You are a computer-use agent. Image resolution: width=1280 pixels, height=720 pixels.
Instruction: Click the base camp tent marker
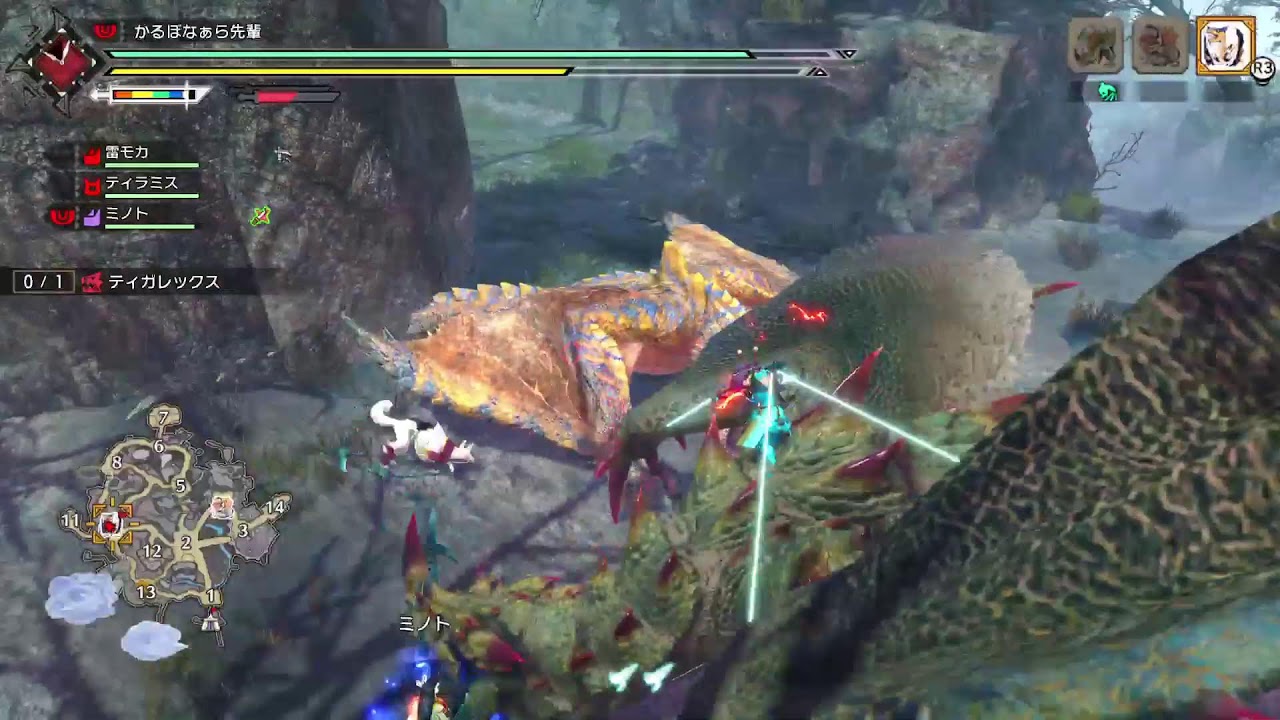coord(211,622)
